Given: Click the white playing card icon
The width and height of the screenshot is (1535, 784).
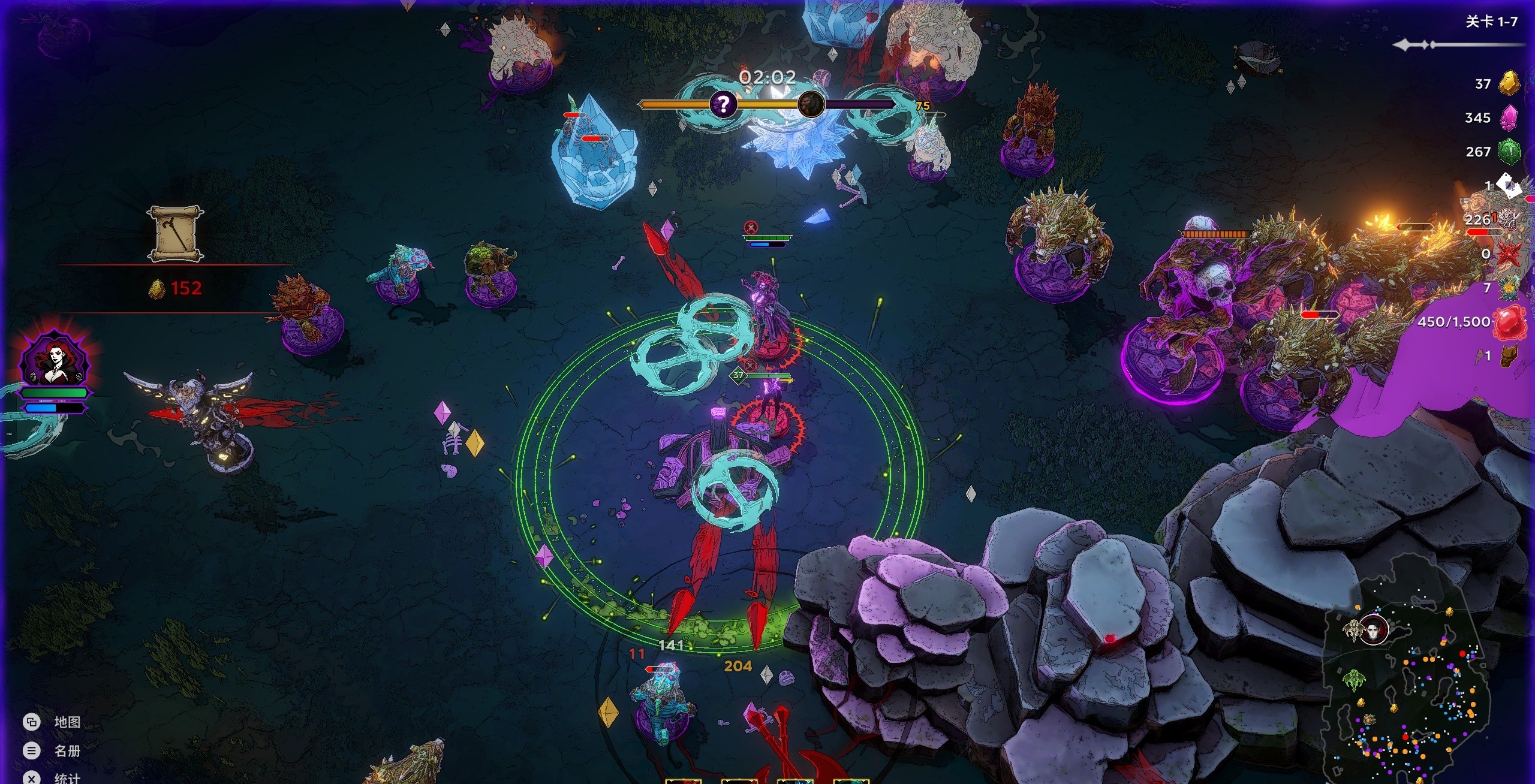Looking at the screenshot, I should (1509, 185).
